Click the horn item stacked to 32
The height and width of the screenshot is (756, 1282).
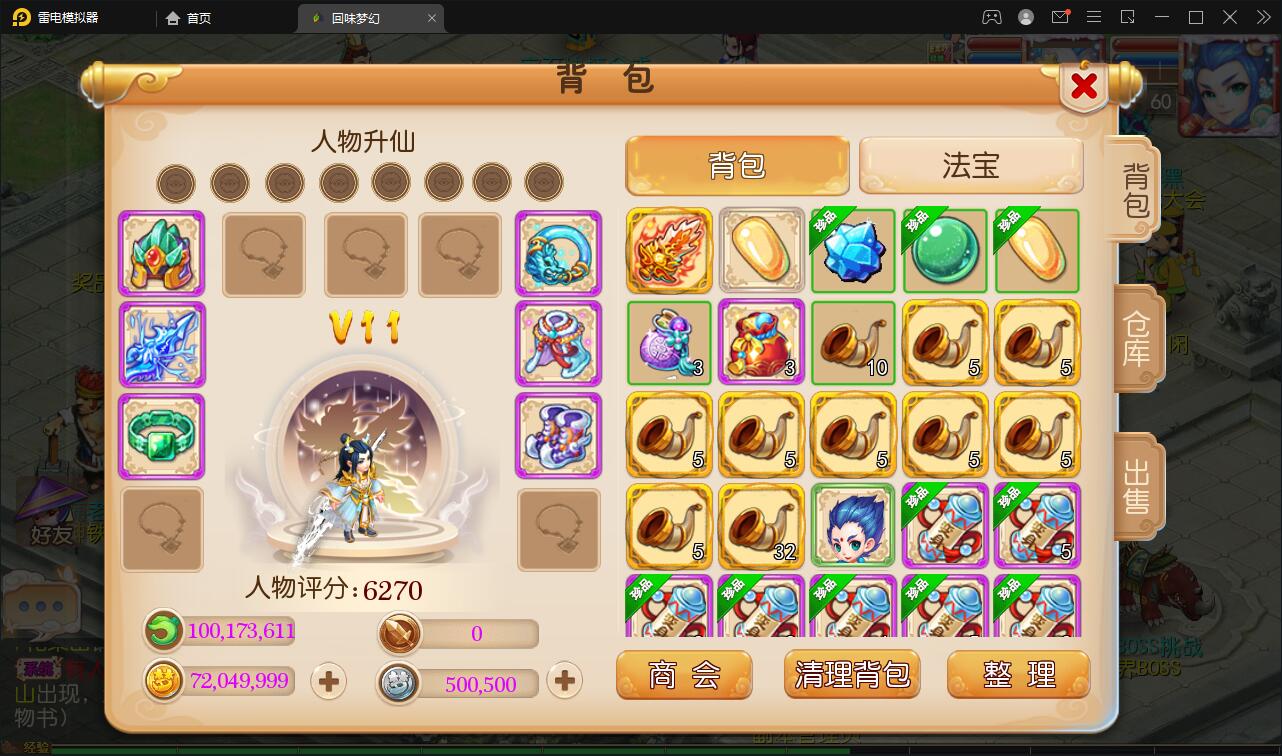[x=760, y=525]
